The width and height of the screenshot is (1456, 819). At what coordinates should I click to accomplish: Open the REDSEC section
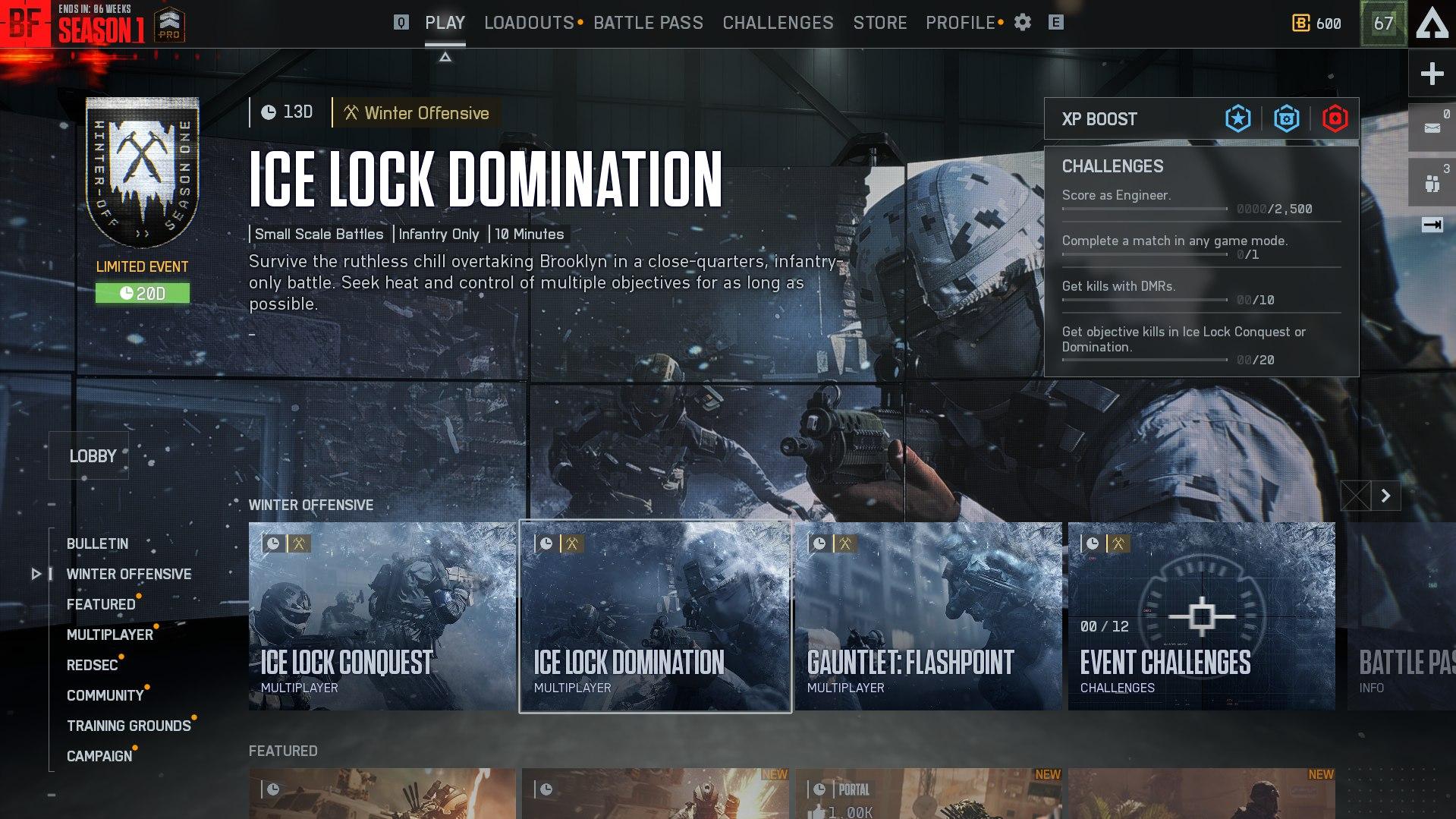pyautogui.click(x=92, y=665)
